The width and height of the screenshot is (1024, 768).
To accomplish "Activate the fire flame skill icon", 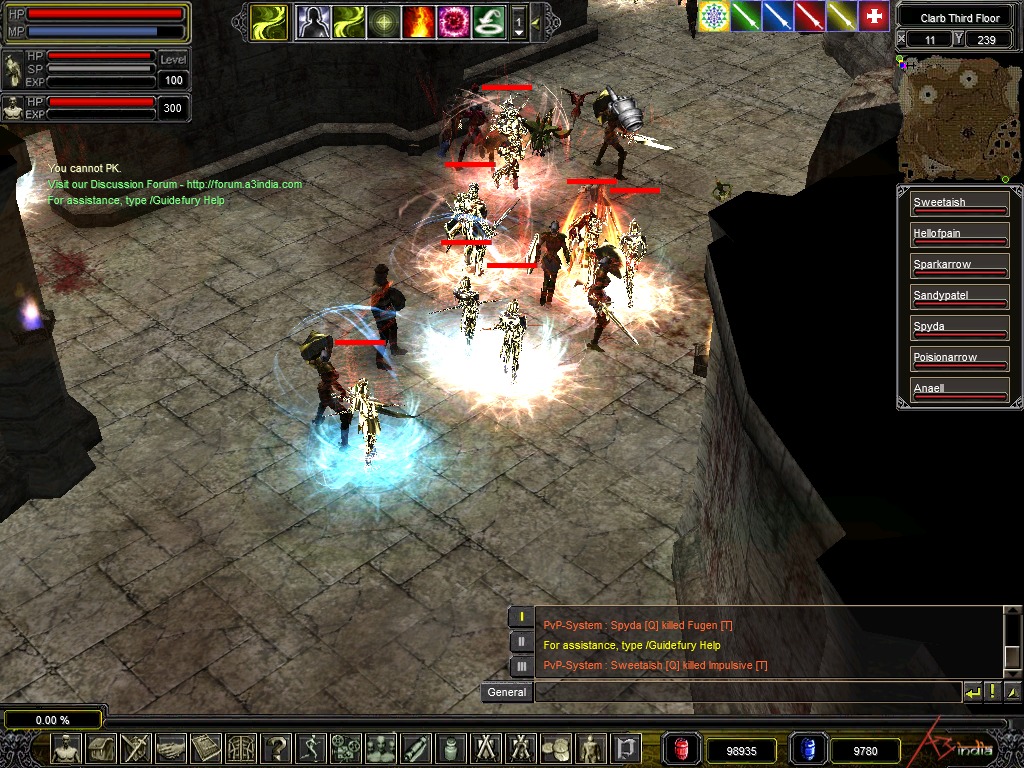I will coord(417,21).
